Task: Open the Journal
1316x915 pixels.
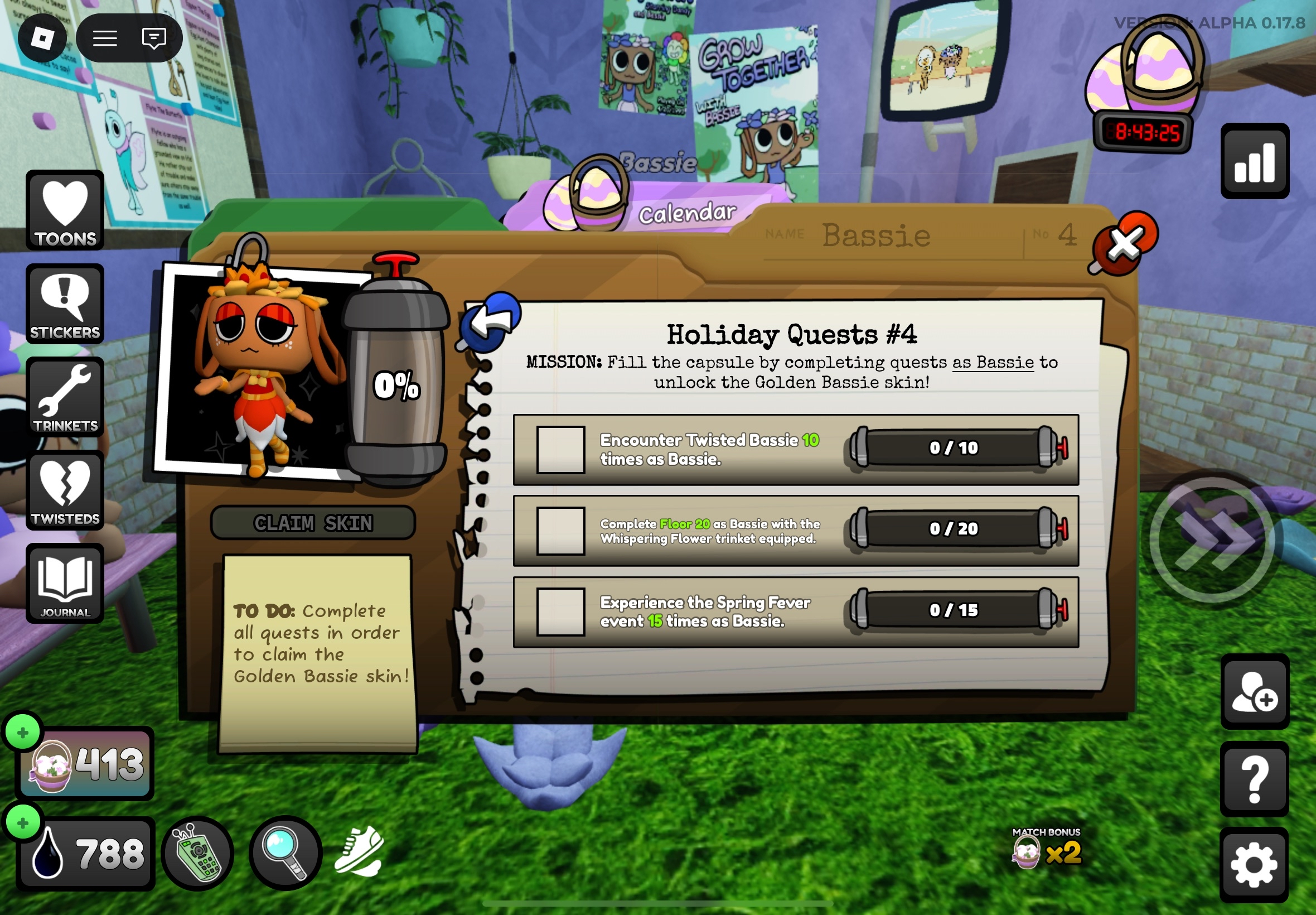Action: [x=65, y=584]
